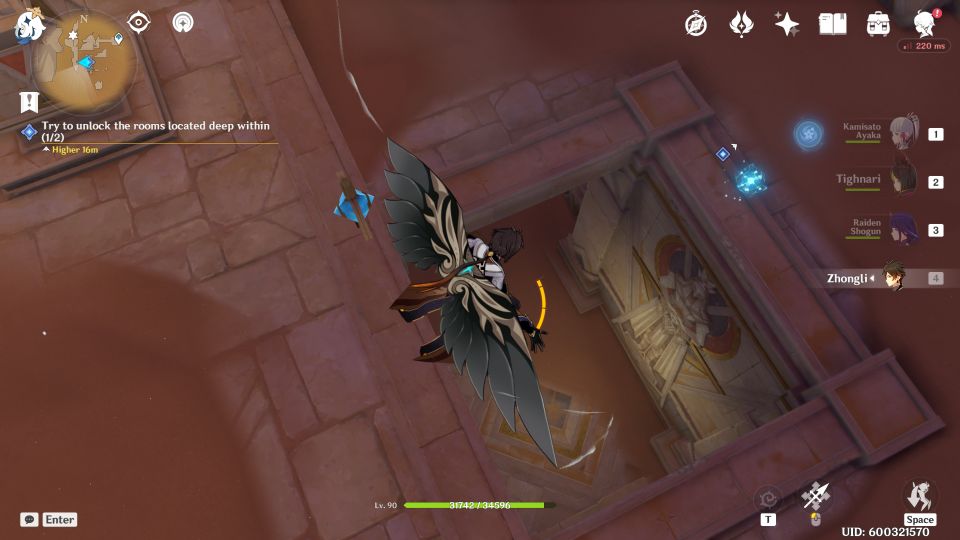Open the compass events icon
Screen dimensions: 960x540
pos(696,24)
